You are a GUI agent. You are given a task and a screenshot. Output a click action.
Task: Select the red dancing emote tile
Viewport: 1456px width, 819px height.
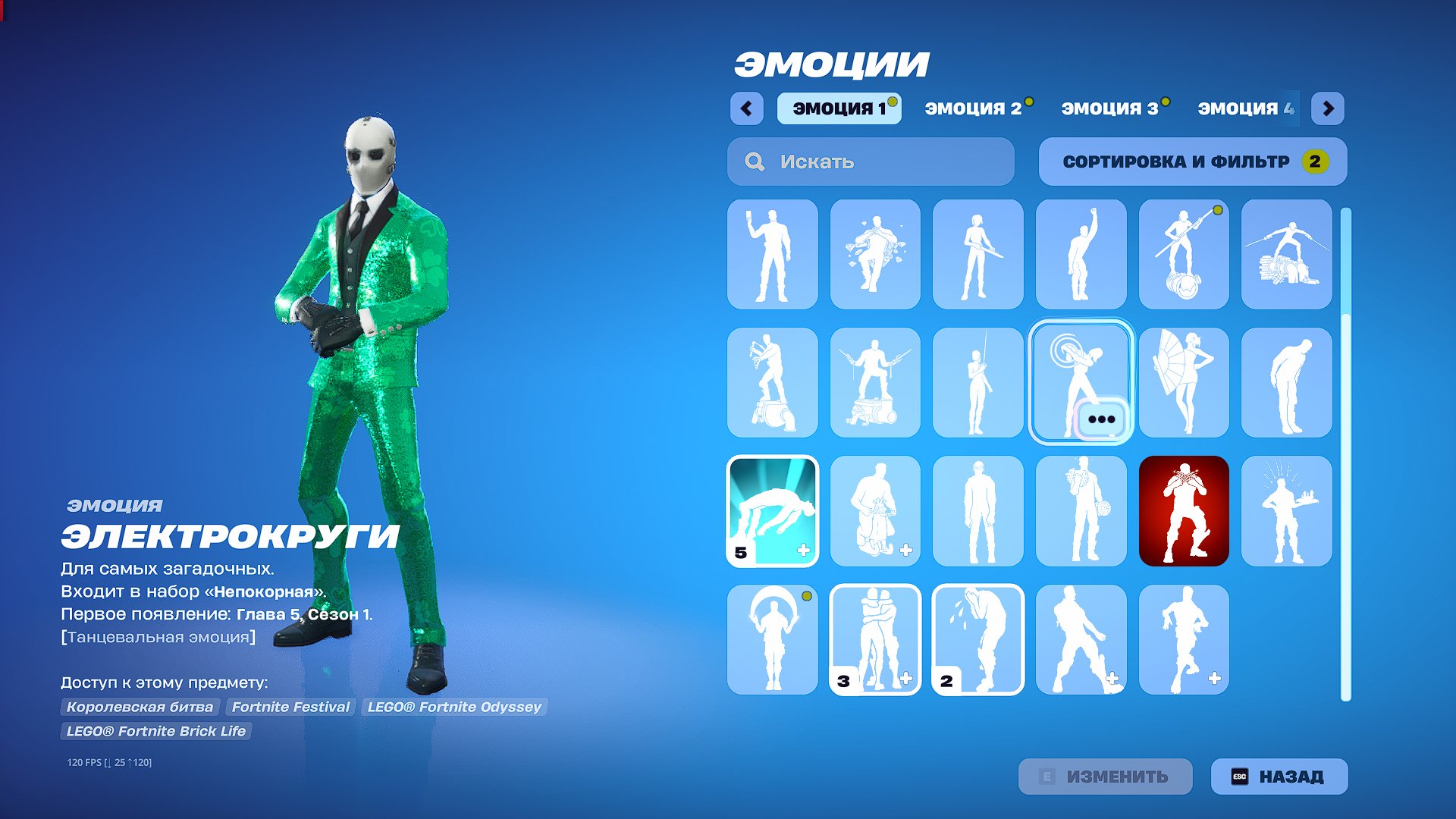click(1183, 510)
